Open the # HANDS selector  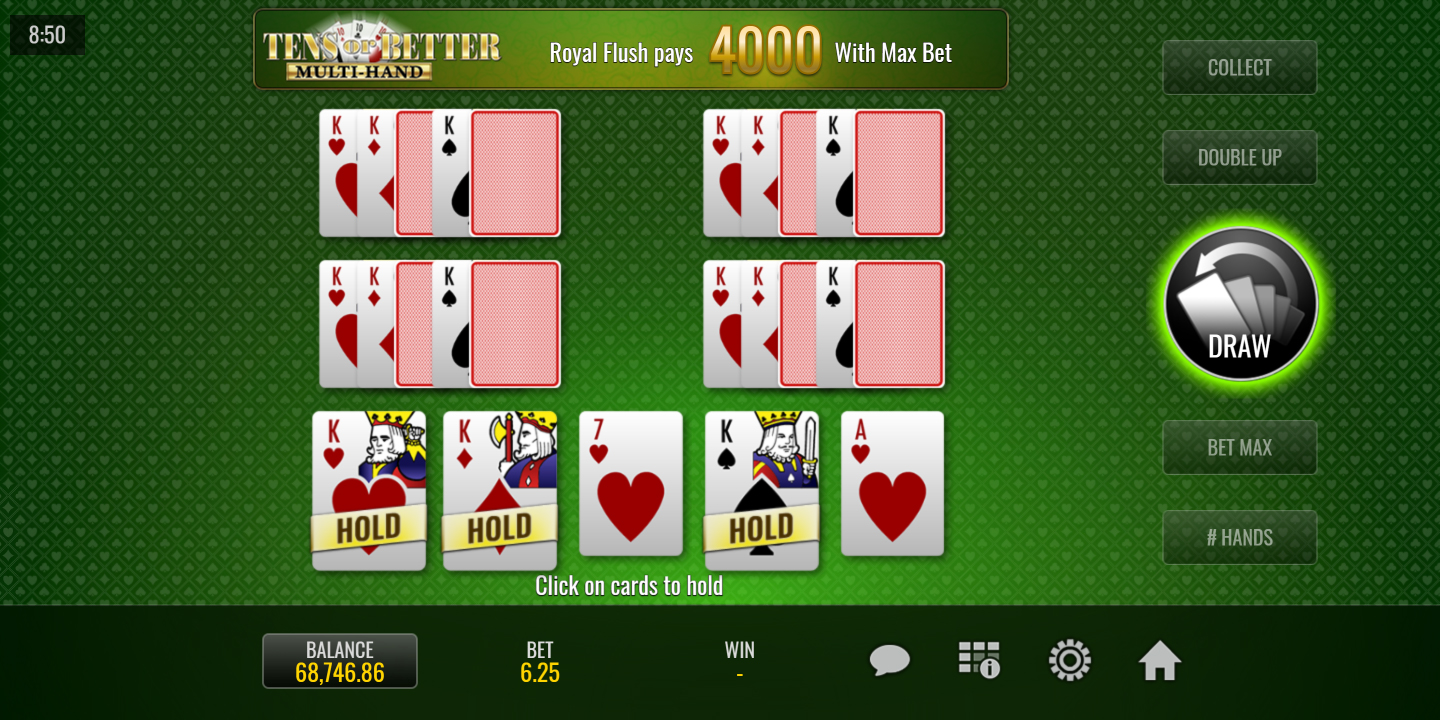1239,538
